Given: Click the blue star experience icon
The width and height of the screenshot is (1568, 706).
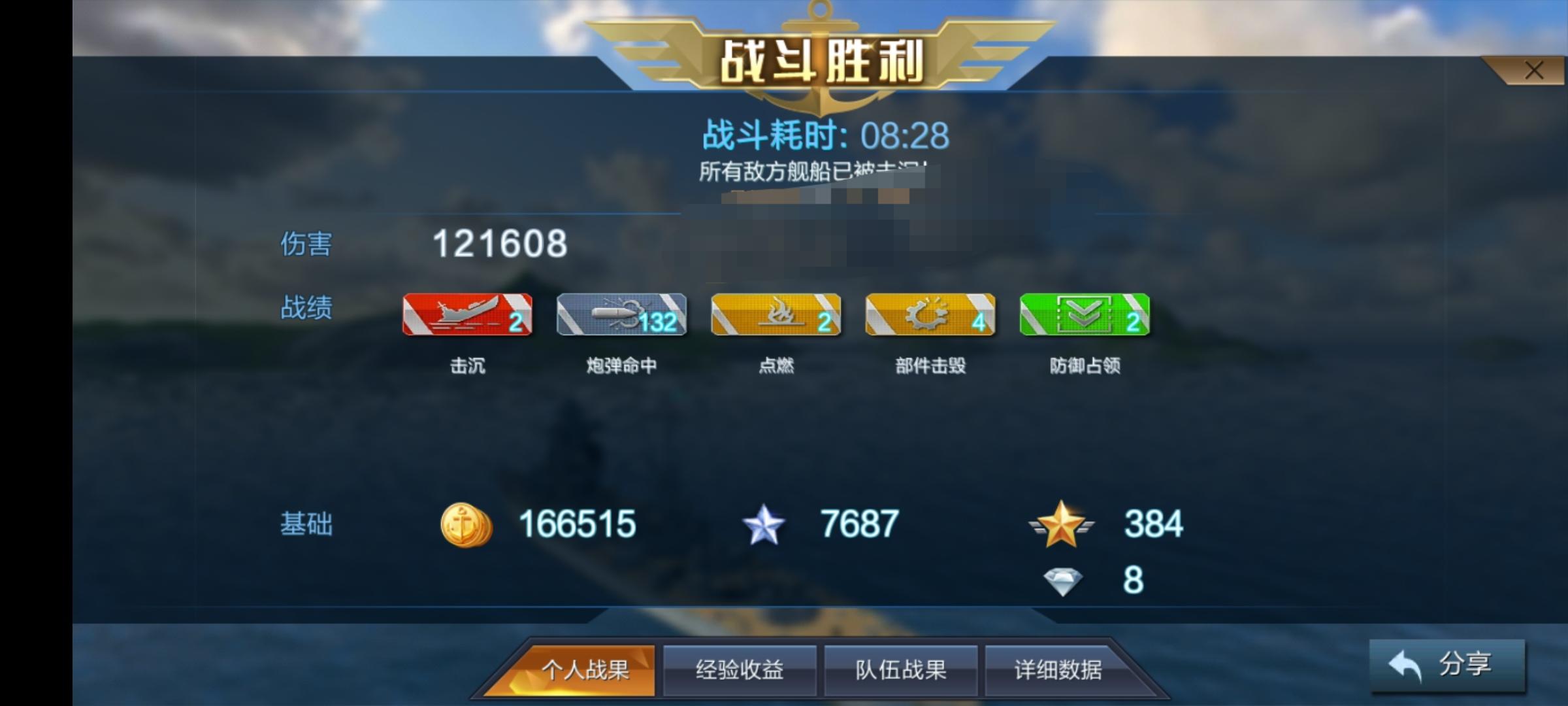Looking at the screenshot, I should [764, 523].
